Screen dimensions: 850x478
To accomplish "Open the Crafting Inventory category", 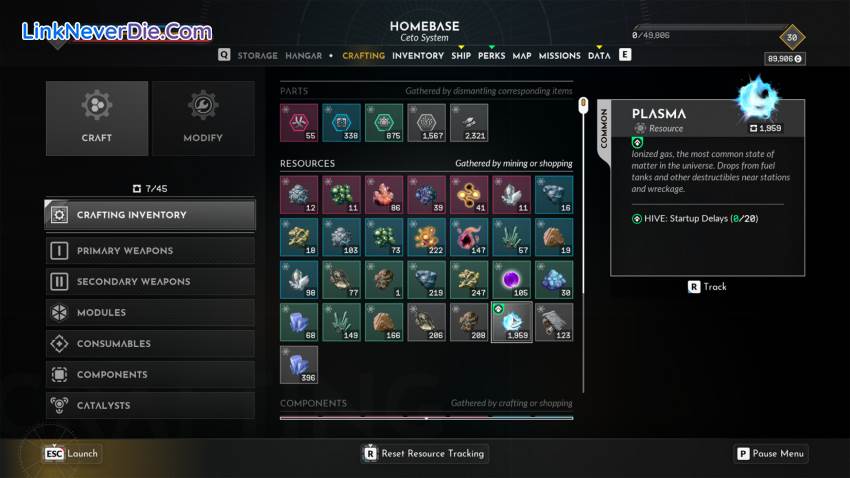I will click(x=150, y=215).
